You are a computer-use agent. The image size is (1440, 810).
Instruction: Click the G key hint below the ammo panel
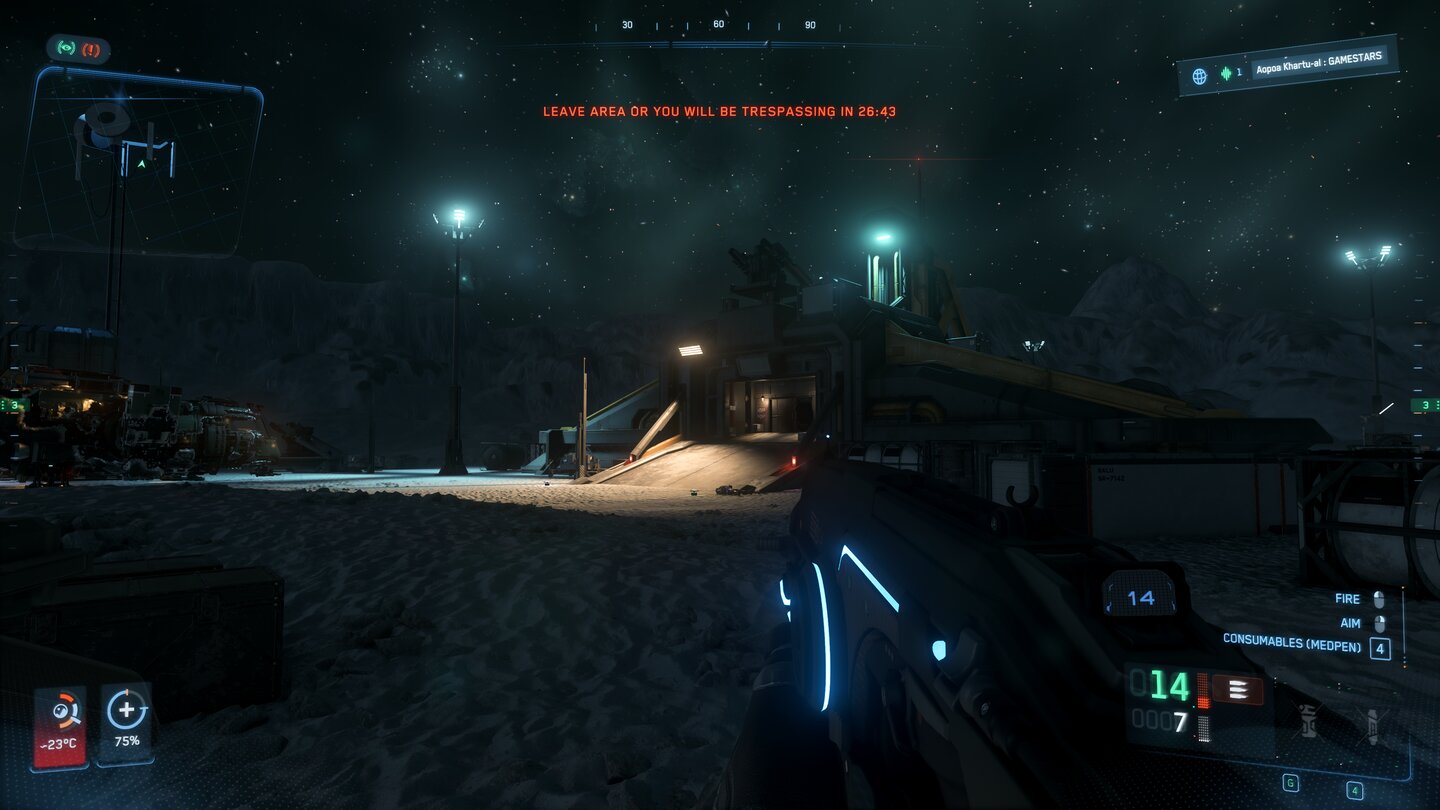1290,782
